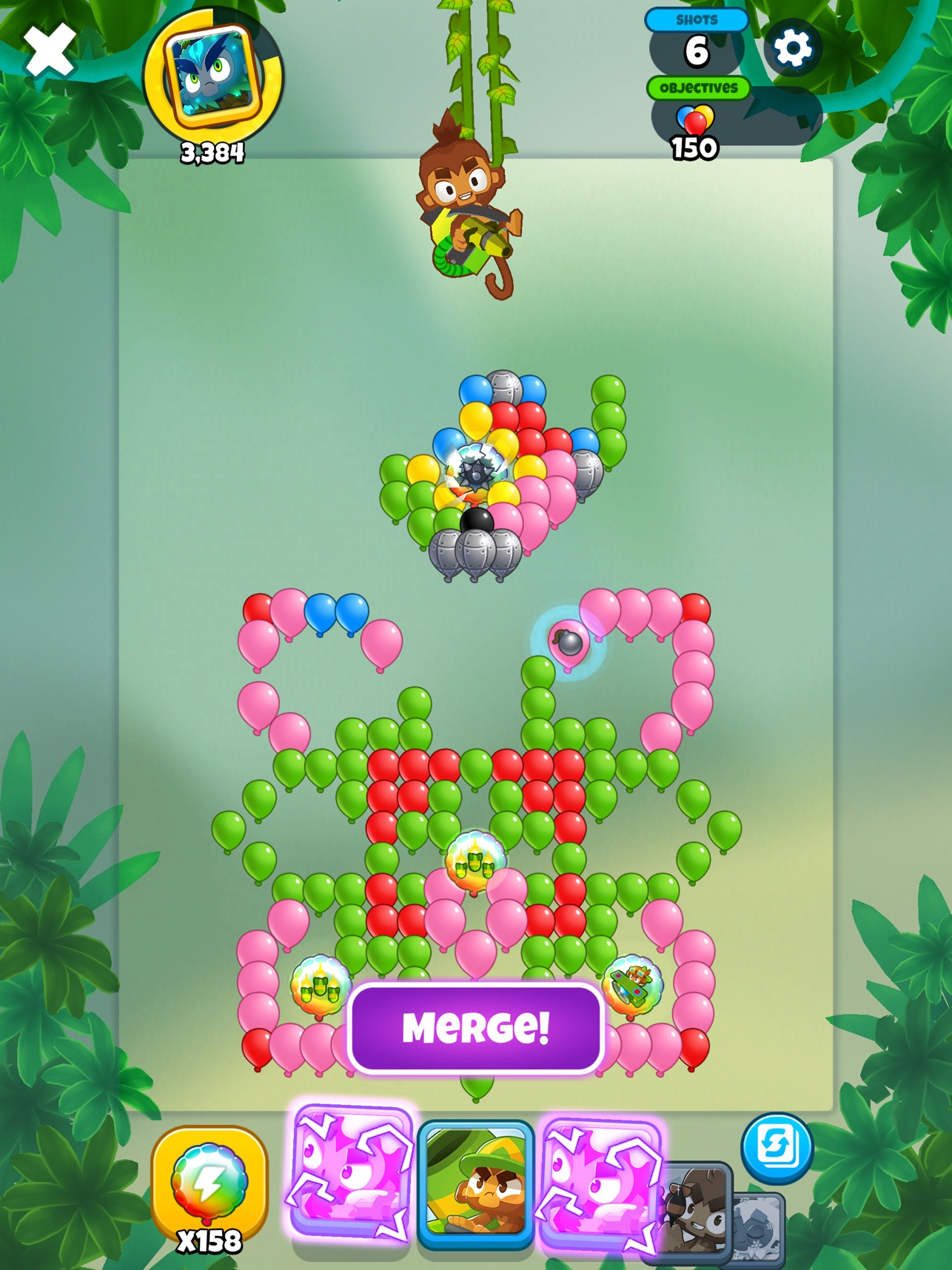Click the spiked ball power-up bubble
This screenshot has height=1270, width=952.
475,474
